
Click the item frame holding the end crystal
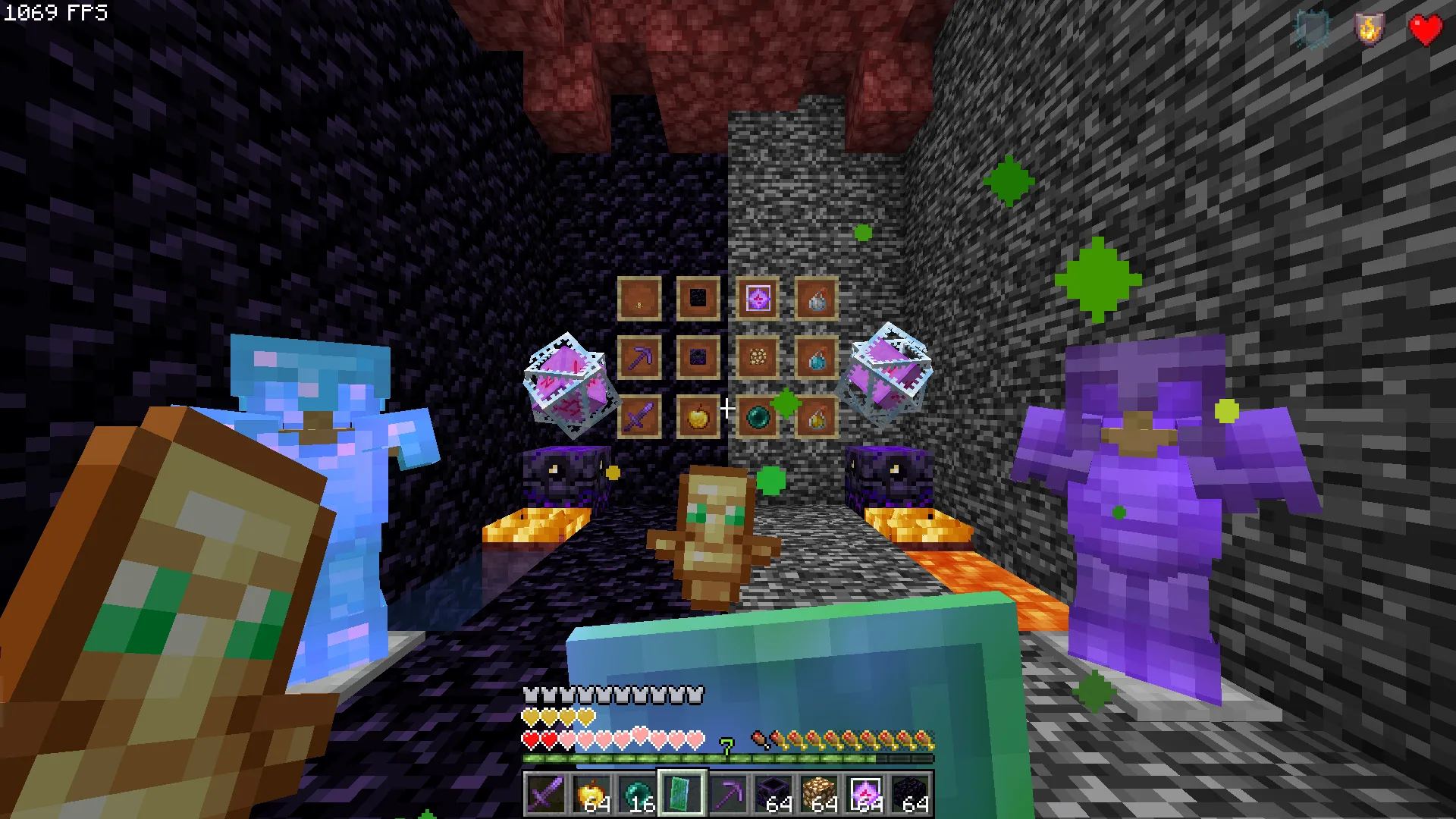point(757,299)
